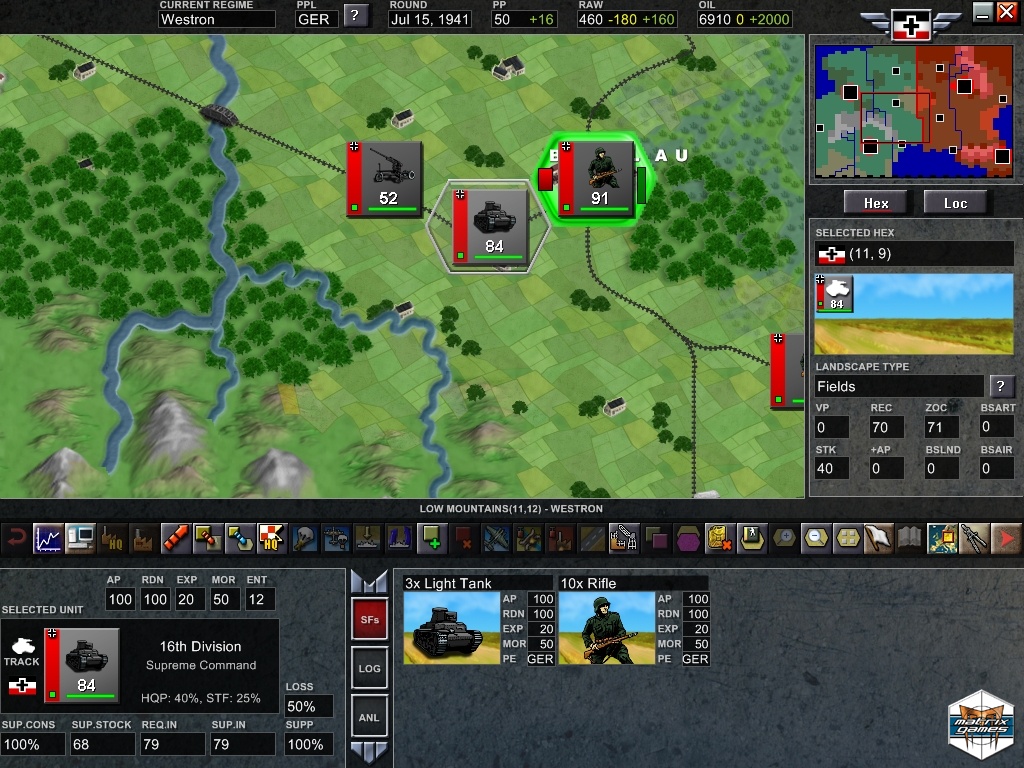Zoom in using the magnifier plus icon
Viewport: 1024px width, 768px height.
(786, 538)
